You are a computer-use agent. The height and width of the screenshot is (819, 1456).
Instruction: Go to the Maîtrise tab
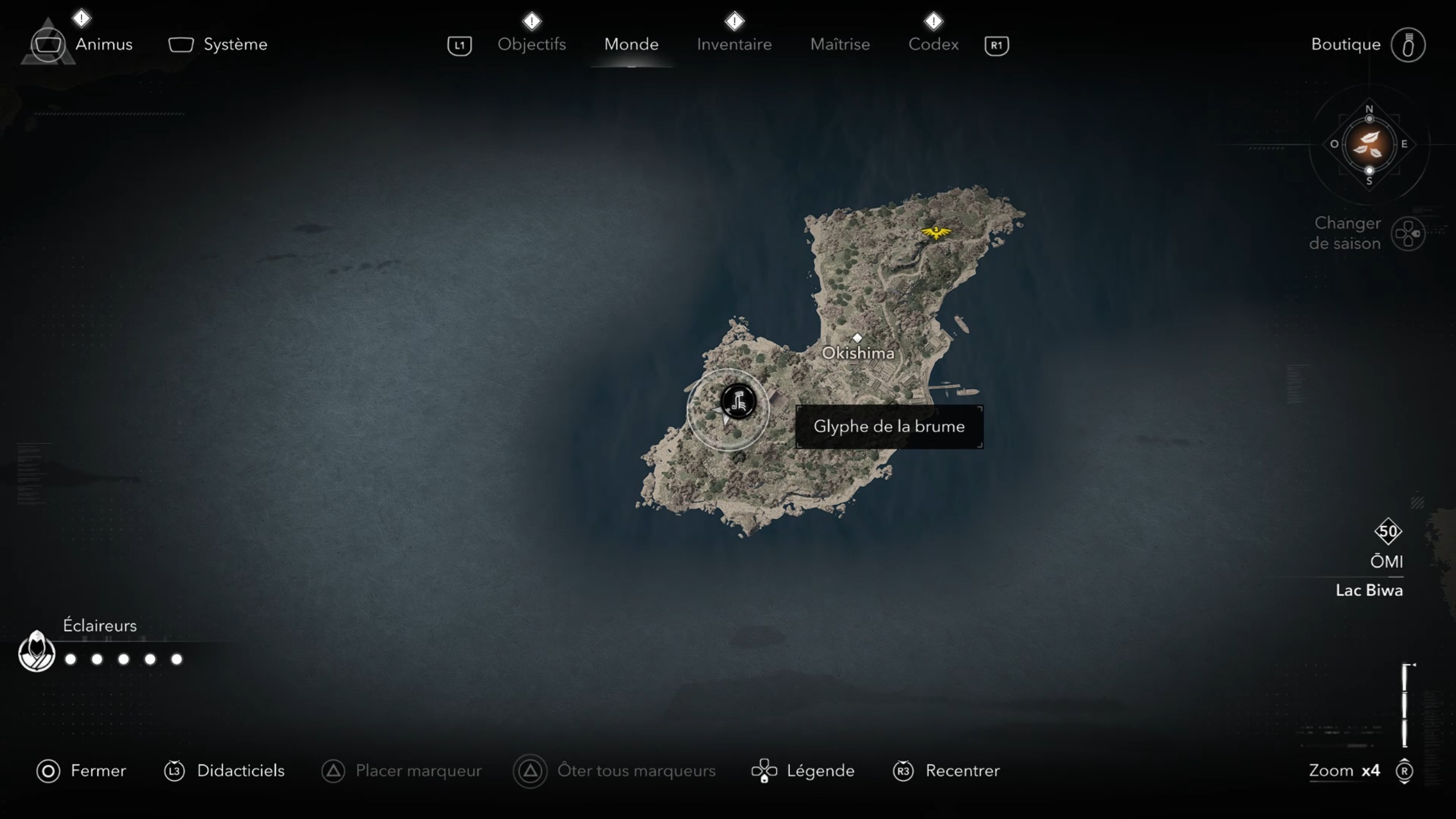click(840, 44)
